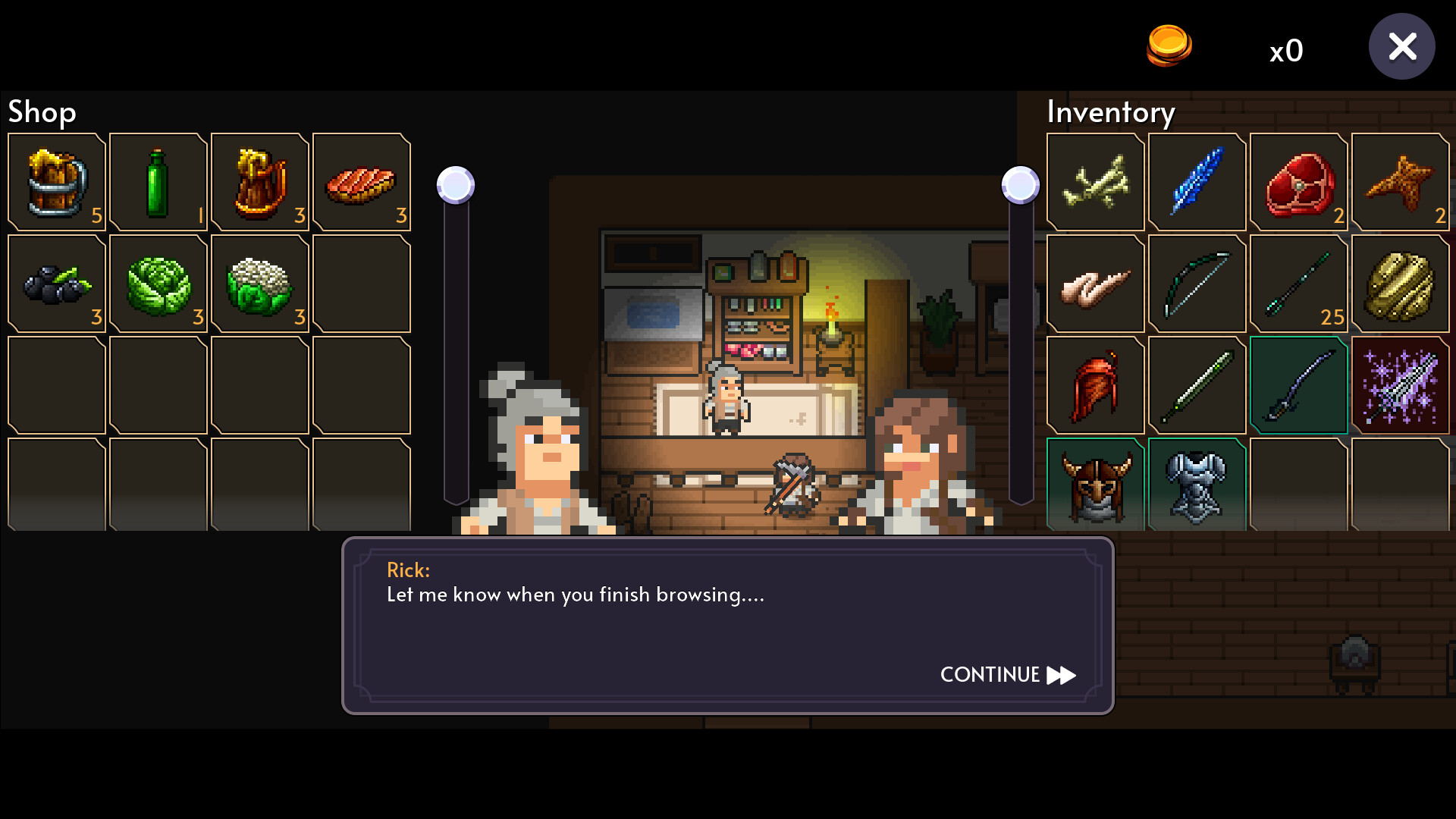Choose the red plumed helmet in inventory
The image size is (1456, 819).
pos(1095,385)
